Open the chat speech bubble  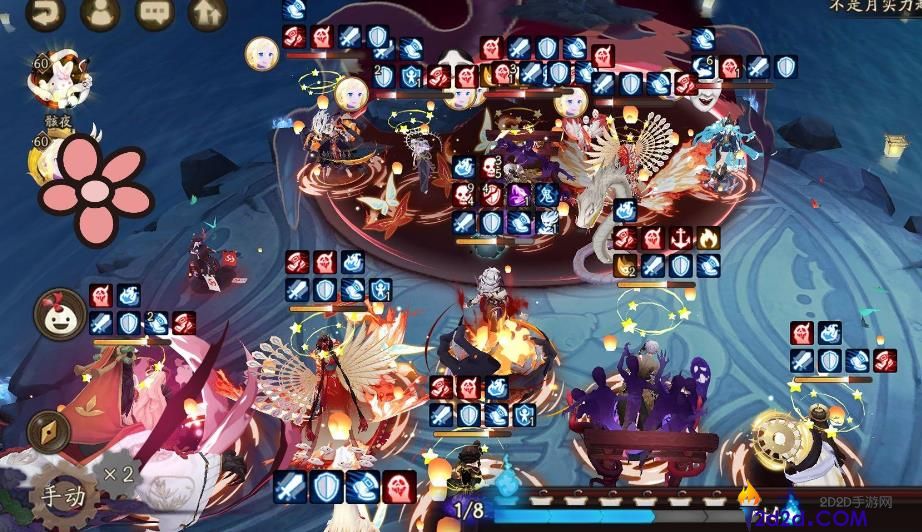pyautogui.click(x=154, y=12)
